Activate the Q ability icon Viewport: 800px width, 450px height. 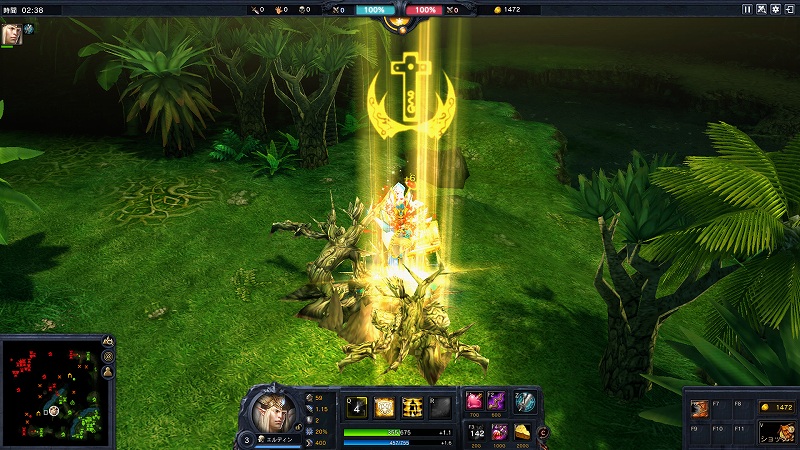click(355, 407)
